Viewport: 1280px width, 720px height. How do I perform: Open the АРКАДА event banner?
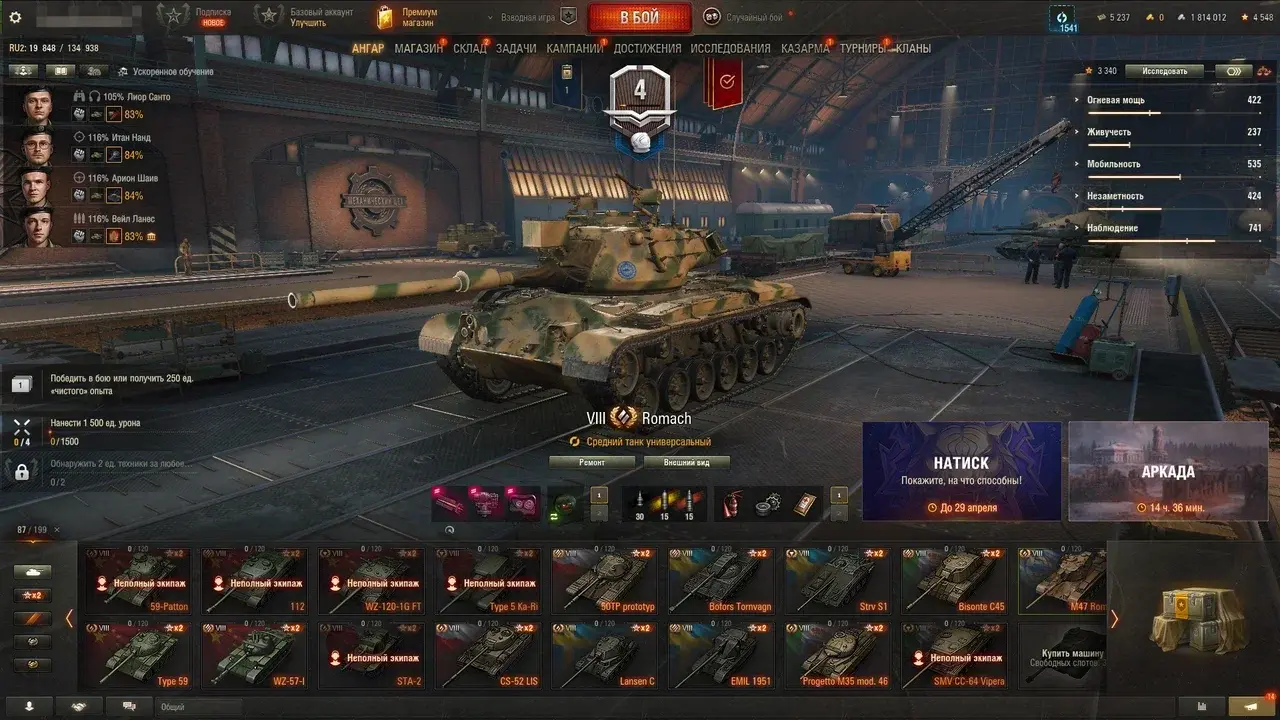point(1167,471)
